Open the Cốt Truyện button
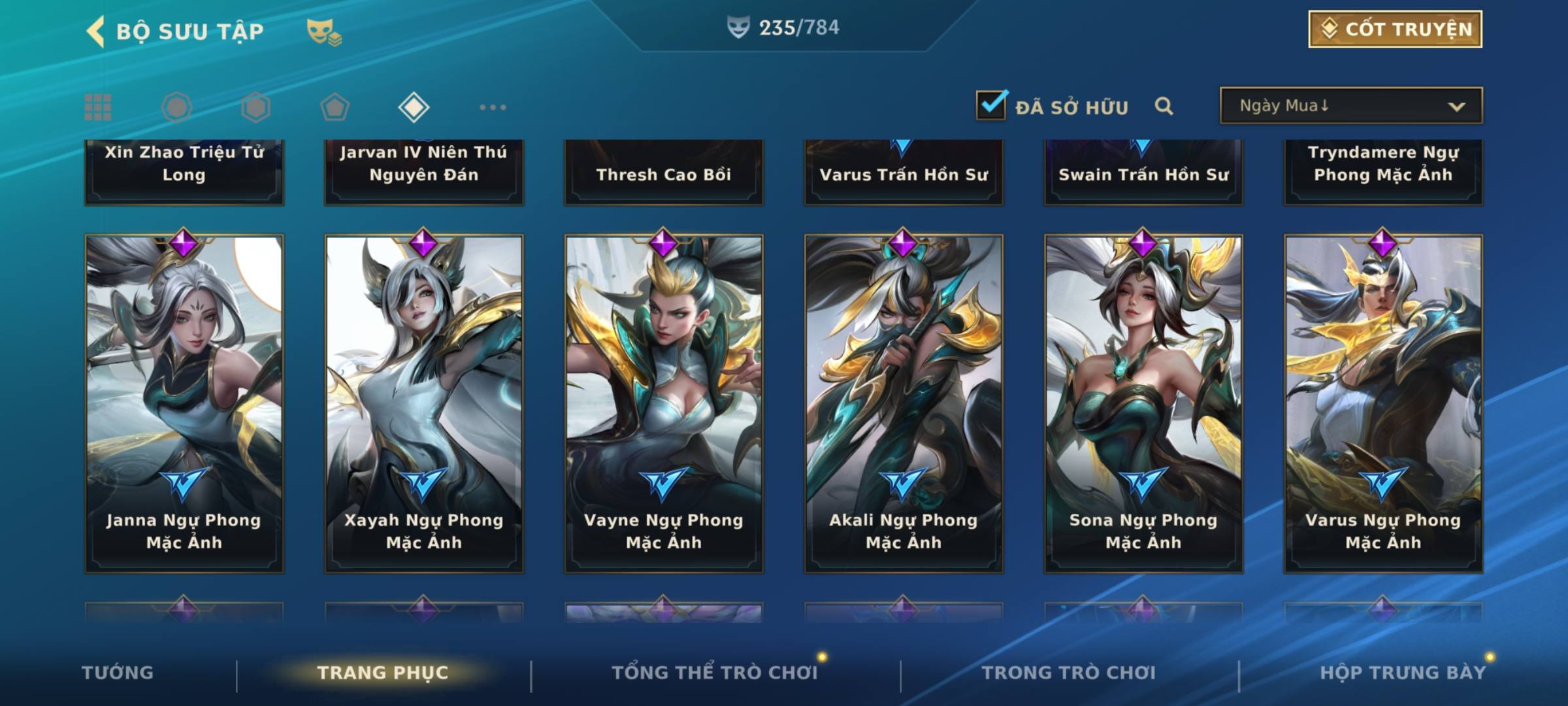Screen dimensions: 1568x706 click(x=1394, y=29)
